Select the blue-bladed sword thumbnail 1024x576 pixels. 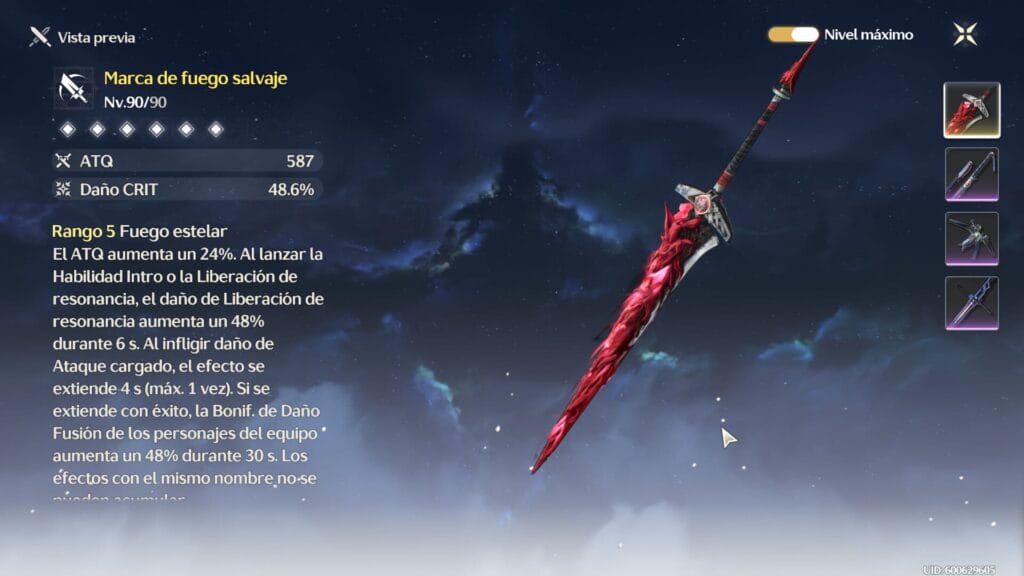[971, 303]
